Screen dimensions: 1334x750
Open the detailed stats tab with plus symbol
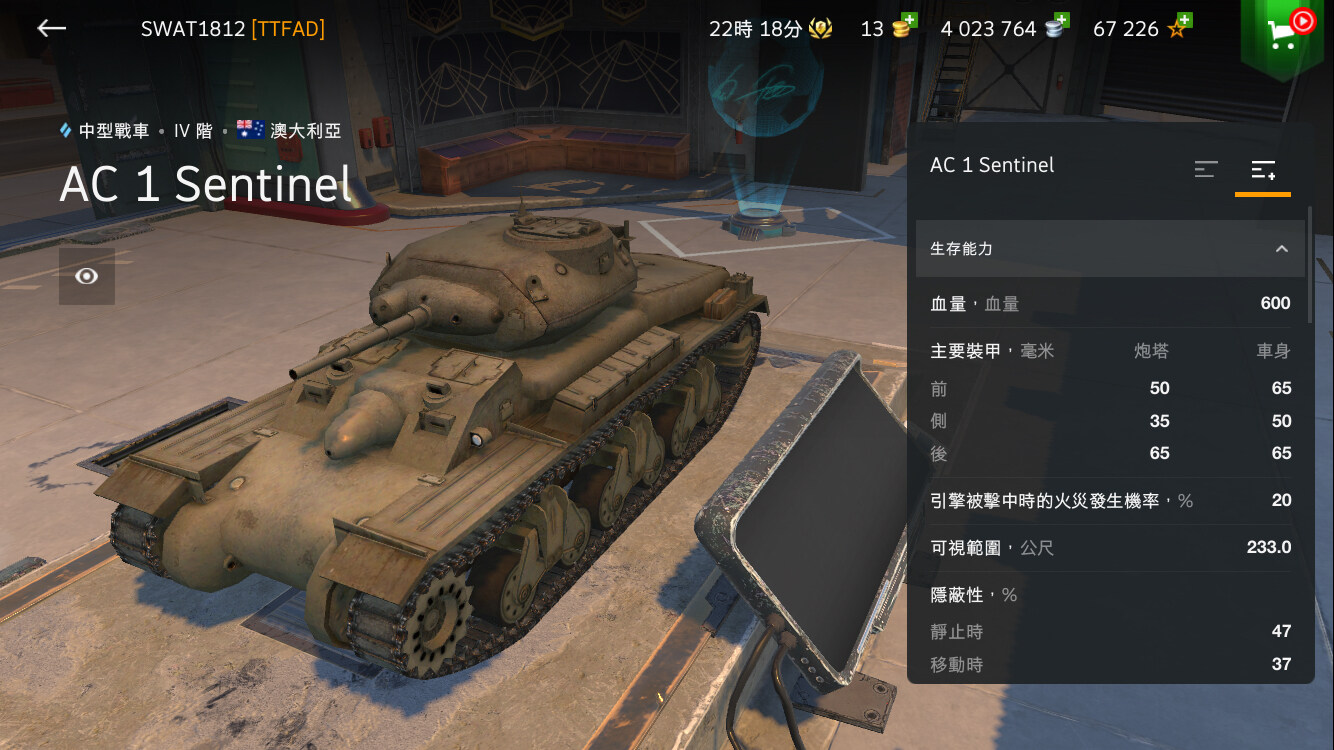coord(1262,168)
